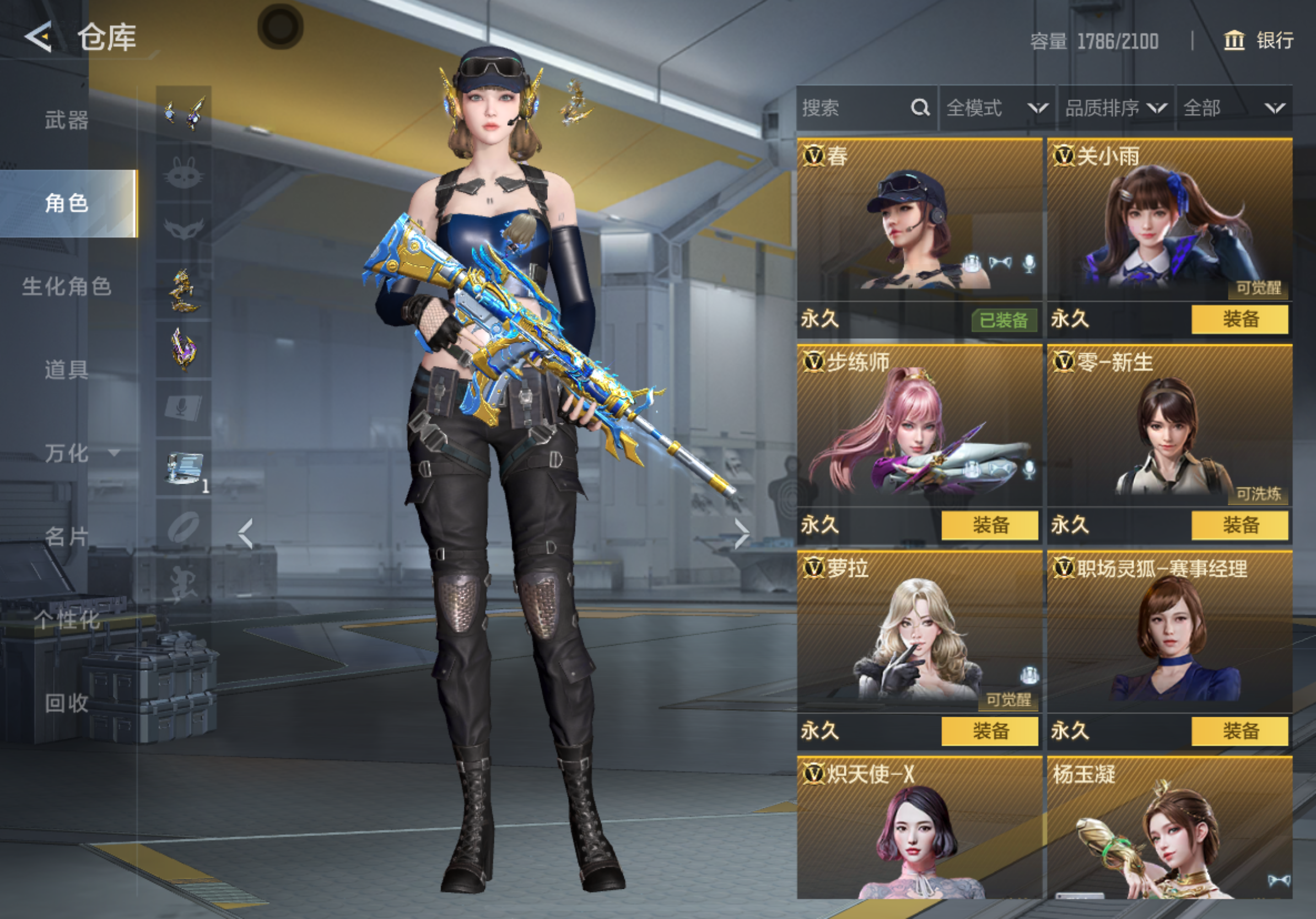Equip 职场灵狐-赛事经理 character
Image resolution: width=1316 pixels, height=919 pixels.
coord(1239,731)
